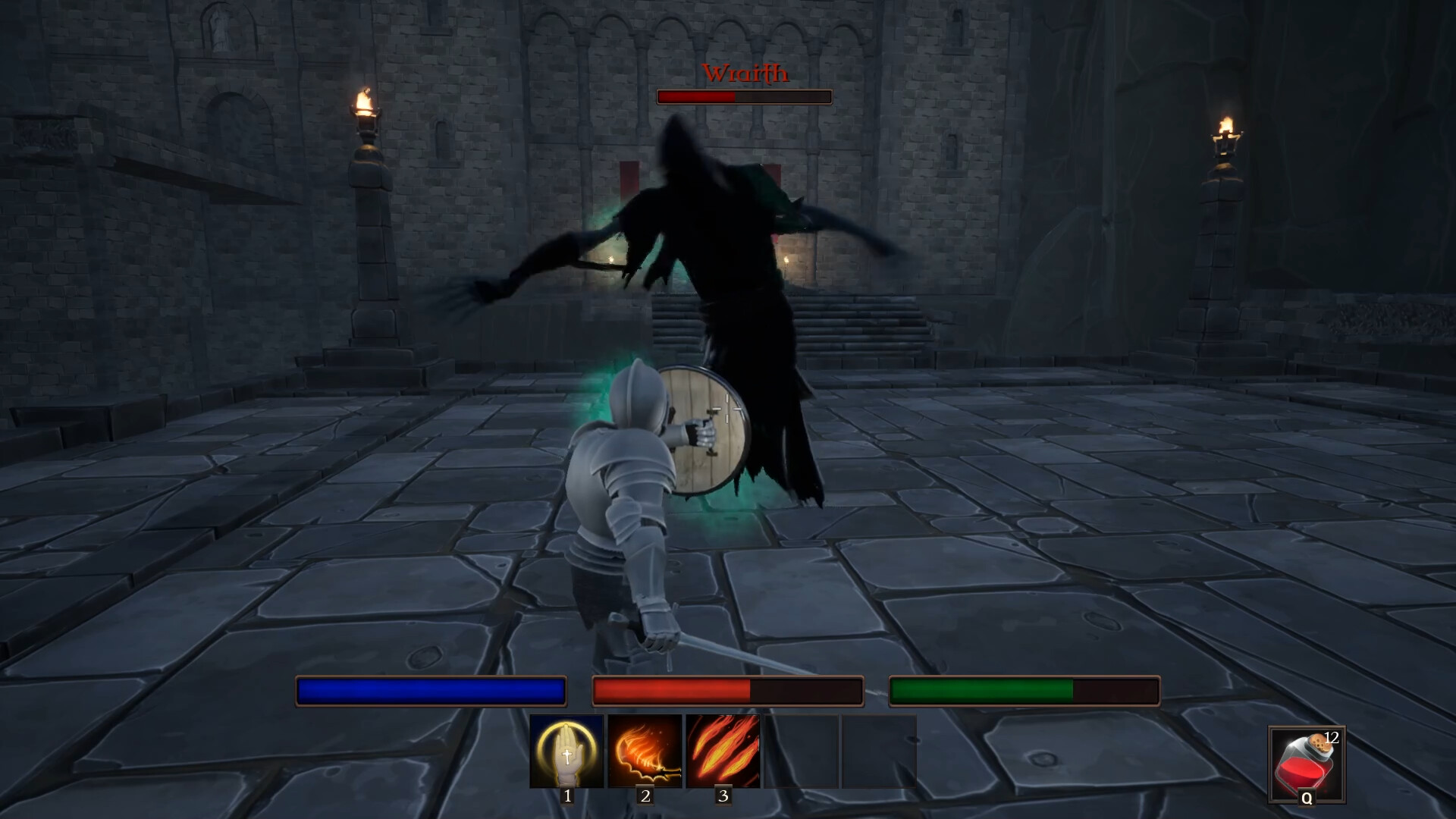Click the potion count showing 12

[1333, 736]
